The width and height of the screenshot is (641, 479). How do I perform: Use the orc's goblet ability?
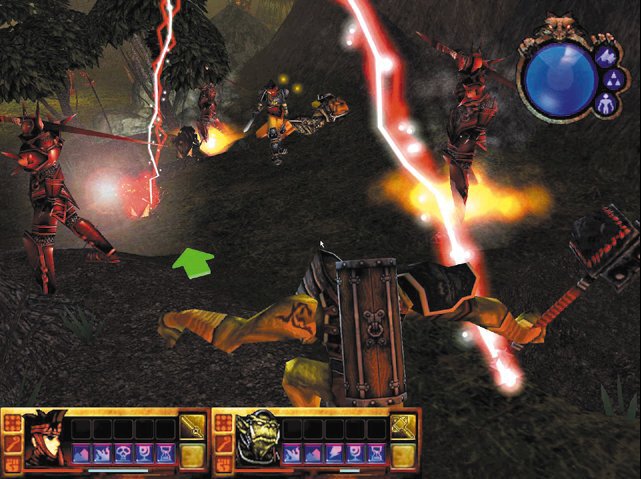pyautogui.click(x=355, y=454)
